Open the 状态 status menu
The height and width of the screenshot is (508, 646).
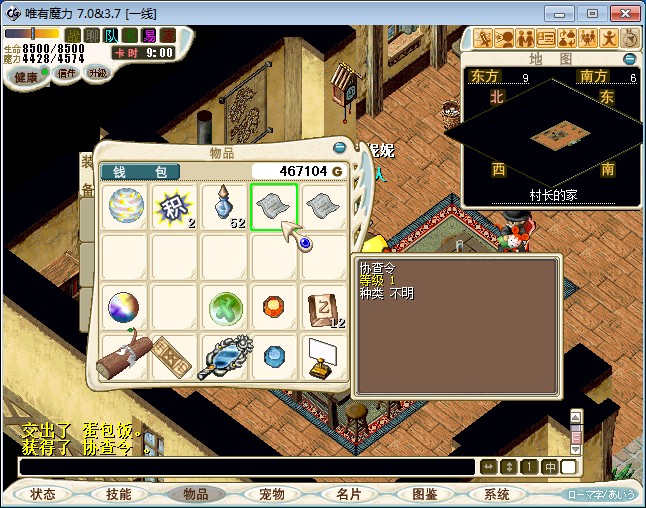[x=43, y=494]
